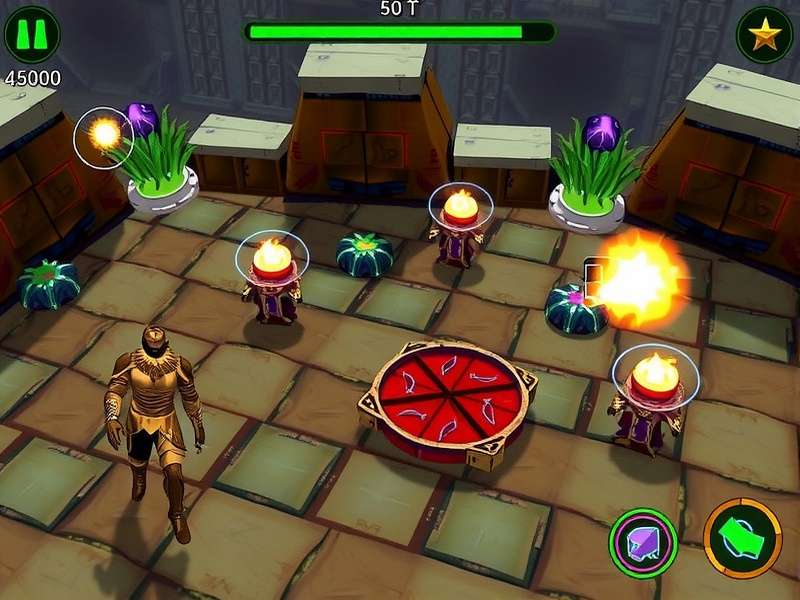Use the green attack ability button
The image size is (800, 600).
pyautogui.click(x=742, y=540)
